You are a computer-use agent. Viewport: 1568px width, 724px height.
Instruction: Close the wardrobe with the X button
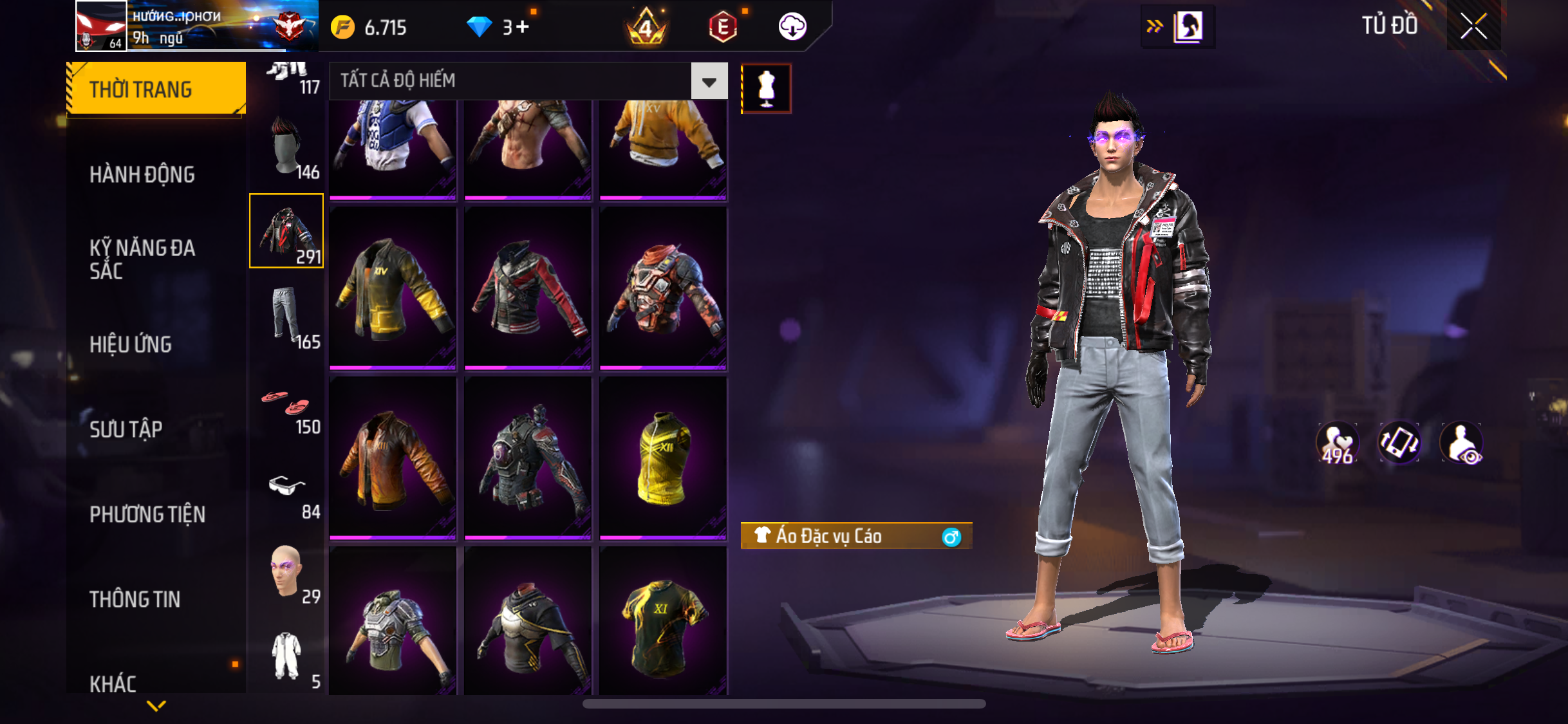[x=1473, y=26]
